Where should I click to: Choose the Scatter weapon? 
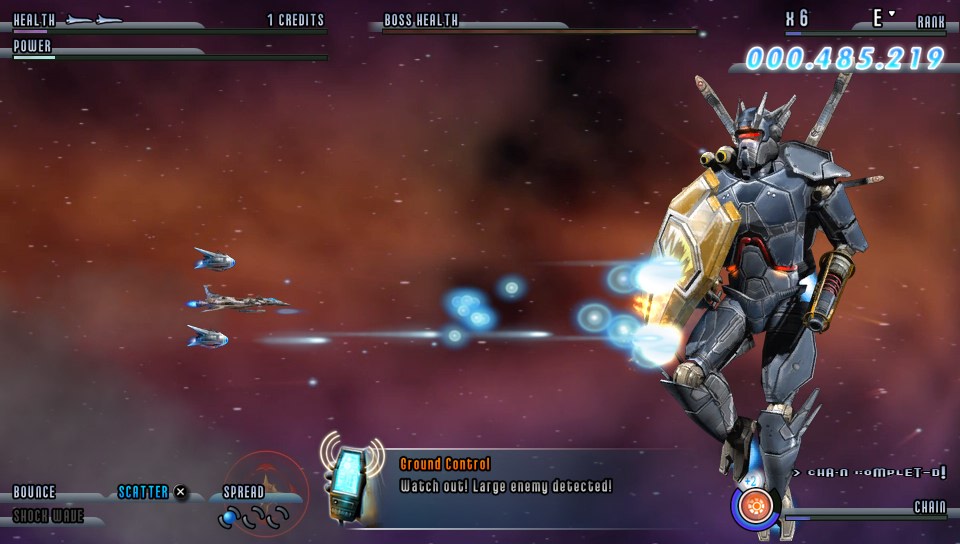point(143,492)
